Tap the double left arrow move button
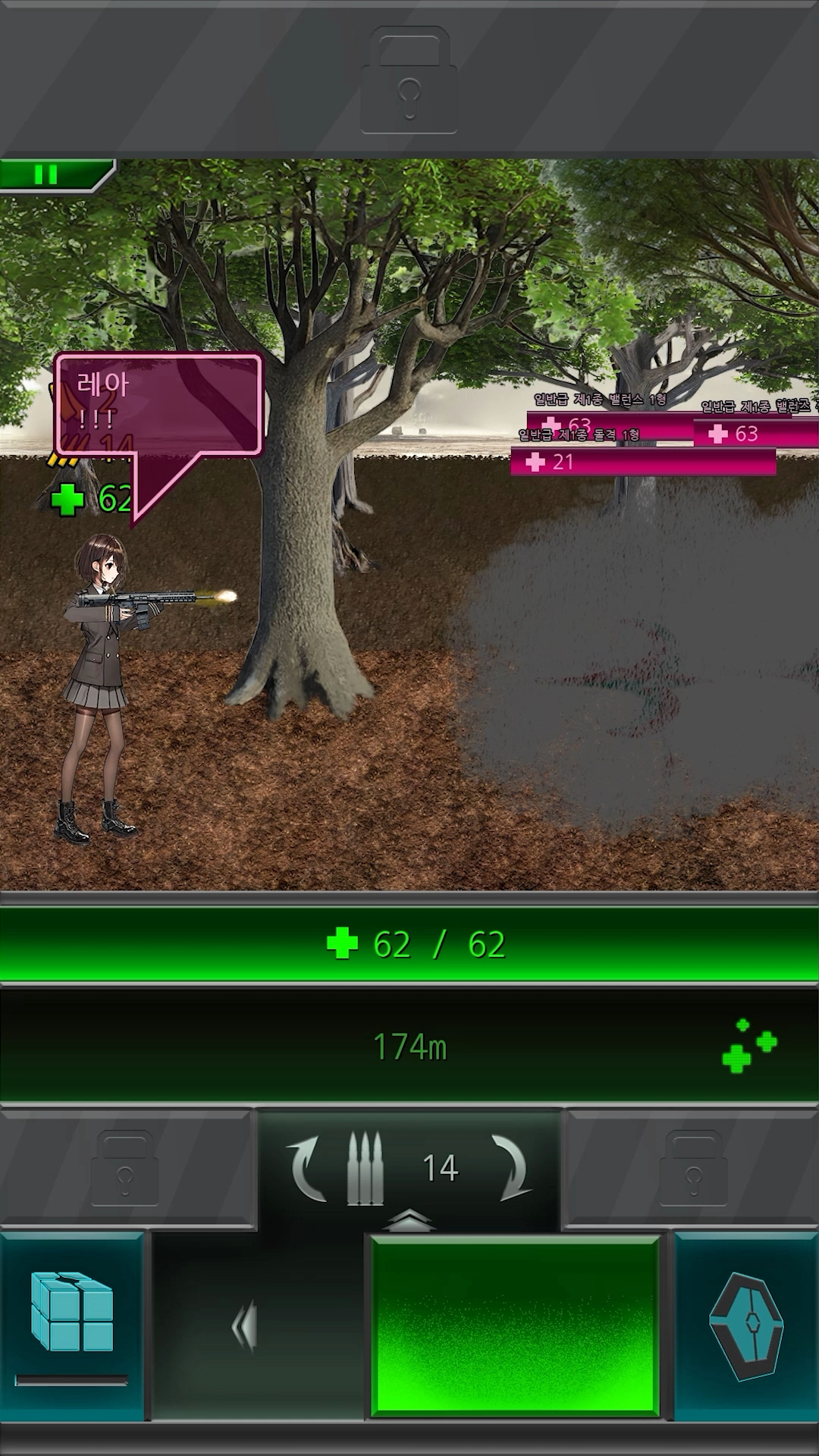Screen dimensions: 819x1456 [245, 1326]
